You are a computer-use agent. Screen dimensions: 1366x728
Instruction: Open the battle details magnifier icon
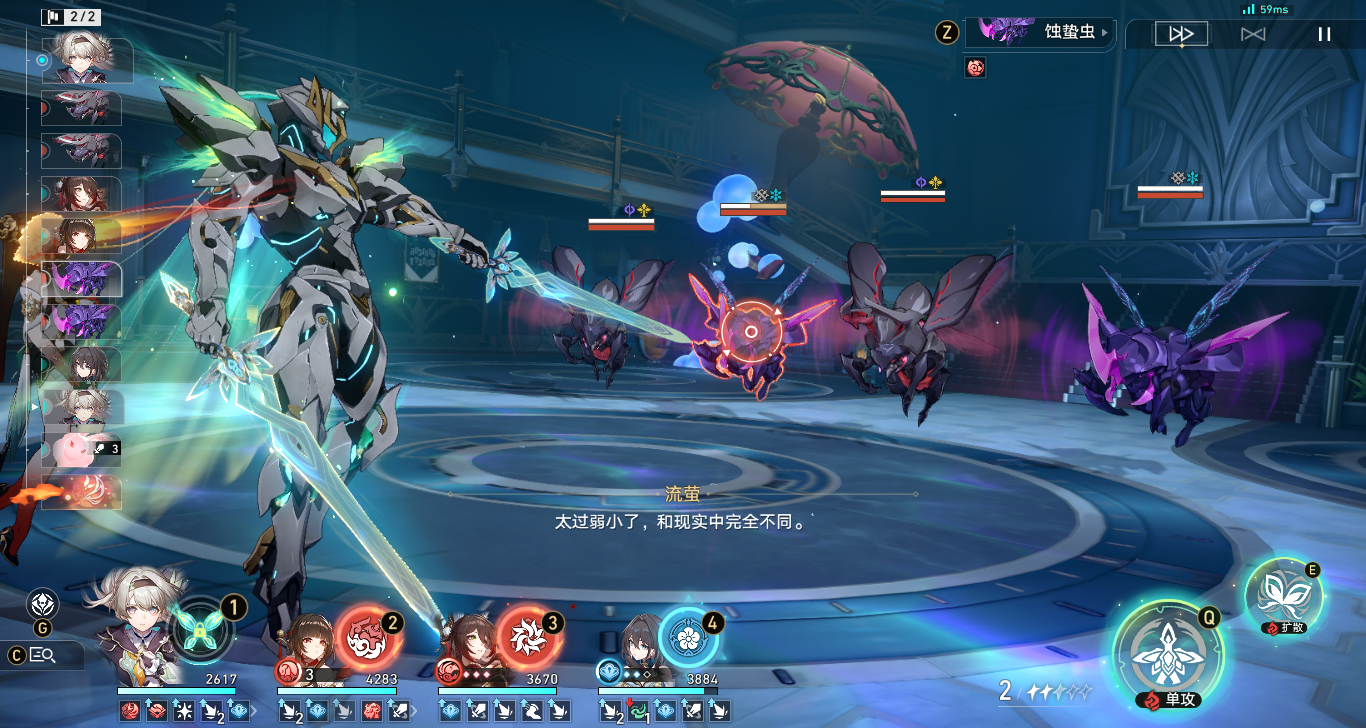click(42, 655)
